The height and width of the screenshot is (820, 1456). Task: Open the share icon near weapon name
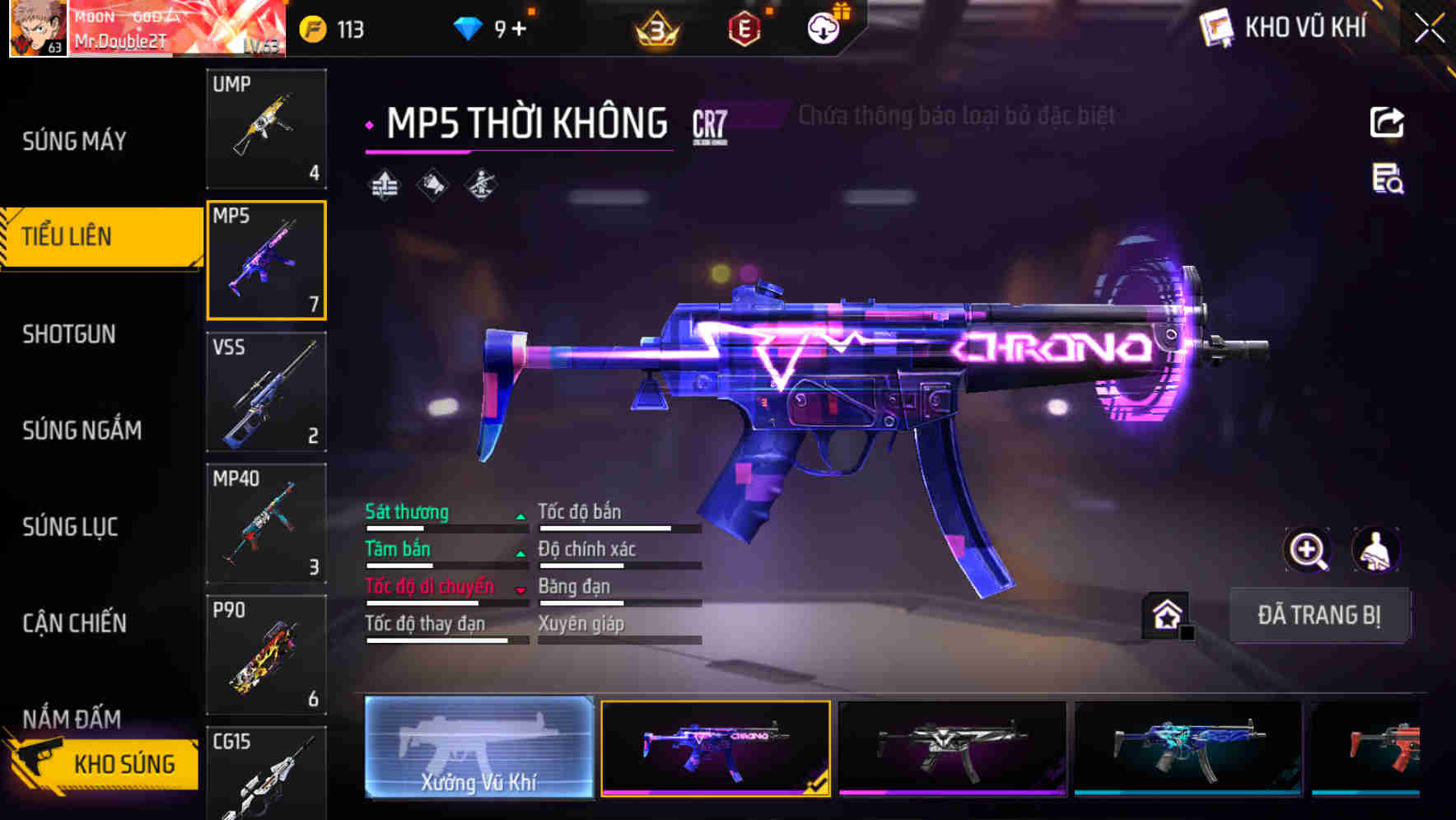(1388, 122)
